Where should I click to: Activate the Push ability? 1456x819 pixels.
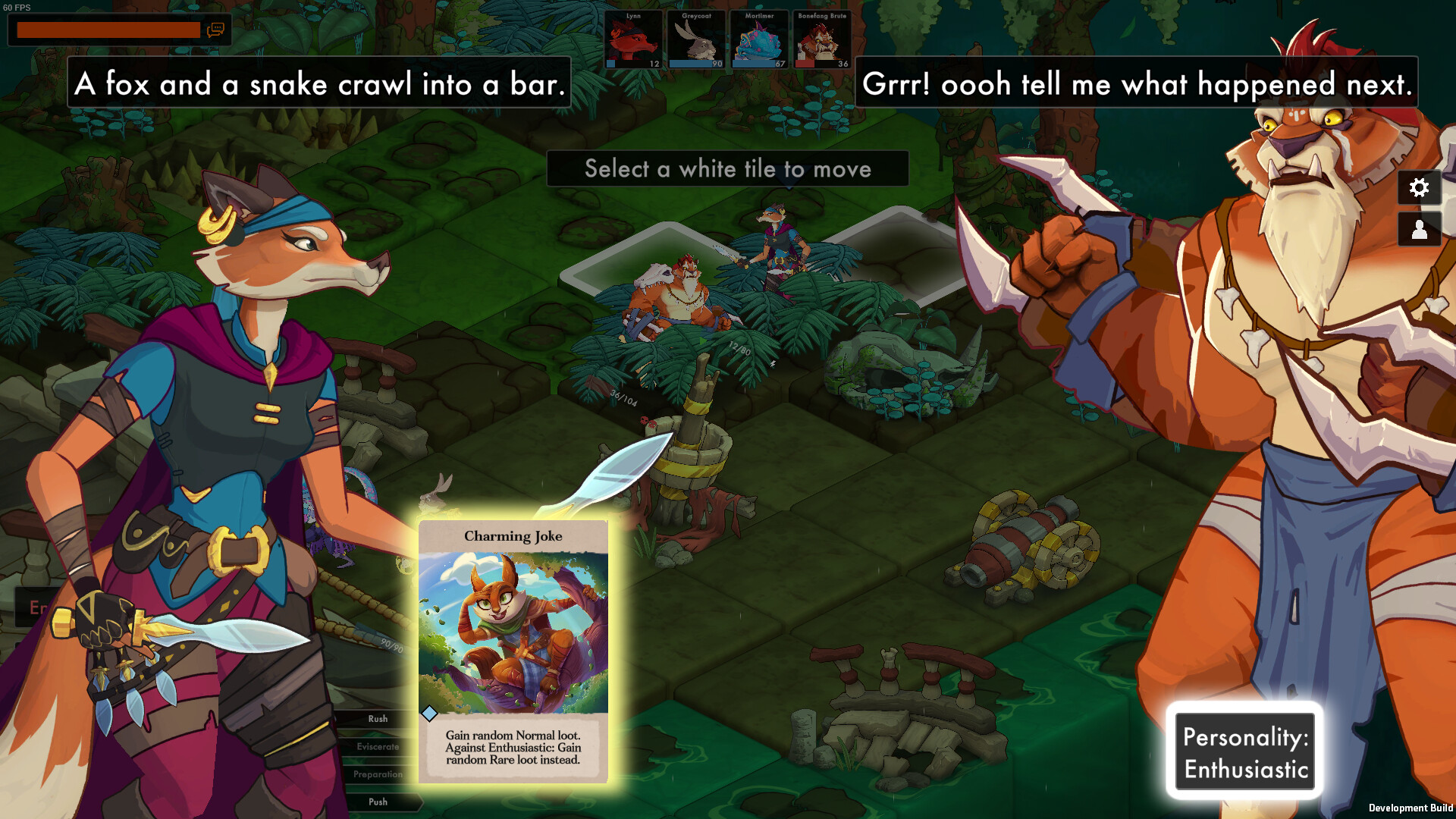coord(377,802)
